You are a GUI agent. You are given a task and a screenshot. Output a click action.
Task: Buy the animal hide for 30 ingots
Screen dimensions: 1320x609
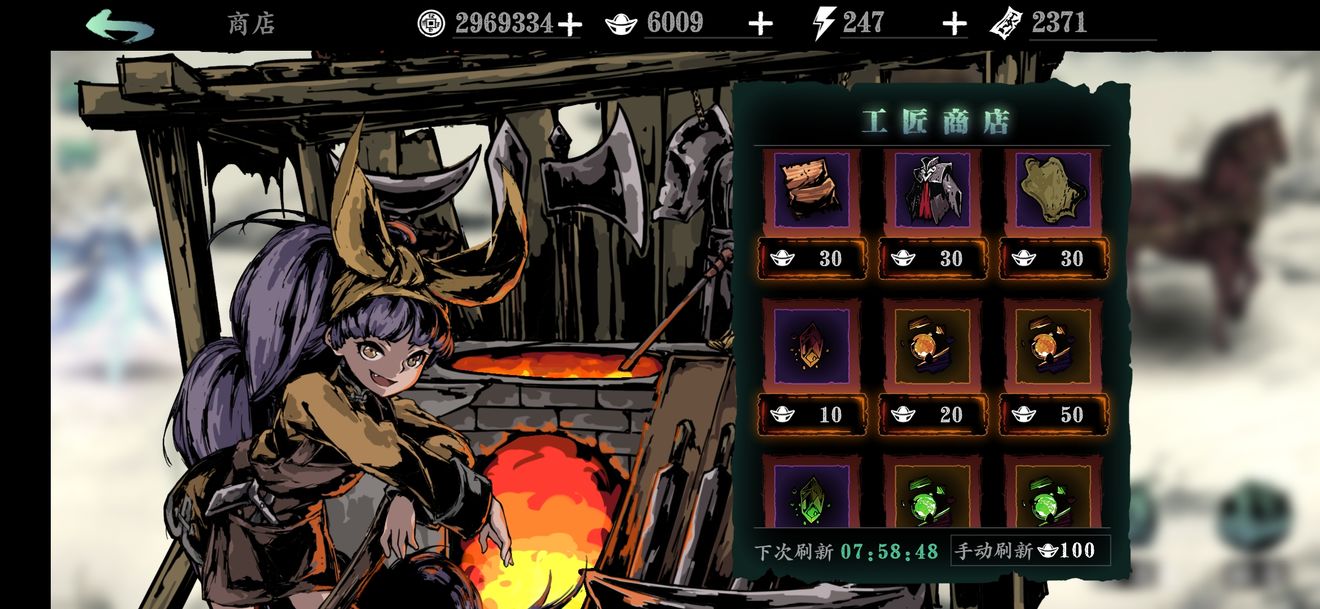pos(1053,258)
